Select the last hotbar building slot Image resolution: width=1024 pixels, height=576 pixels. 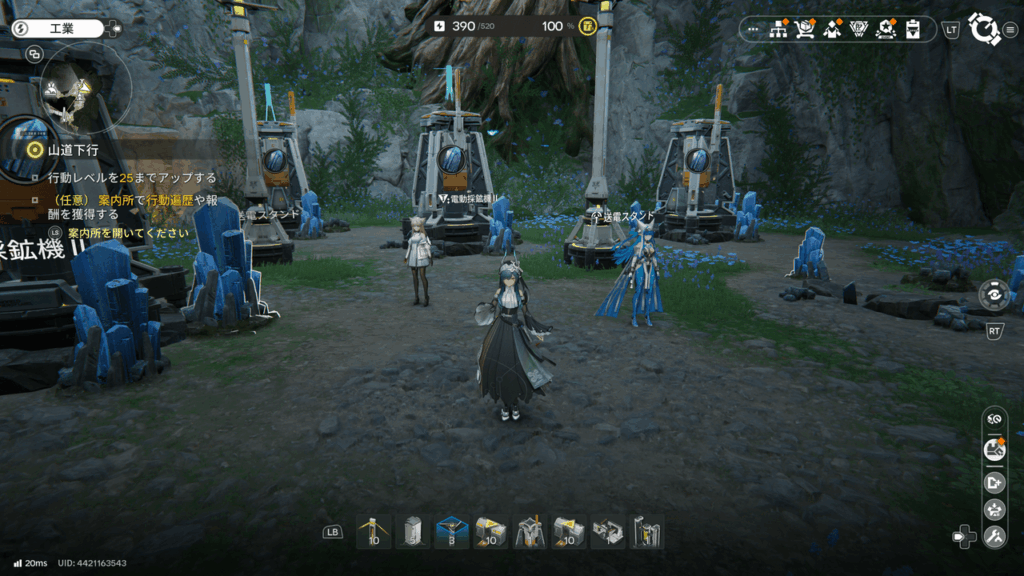click(x=647, y=532)
